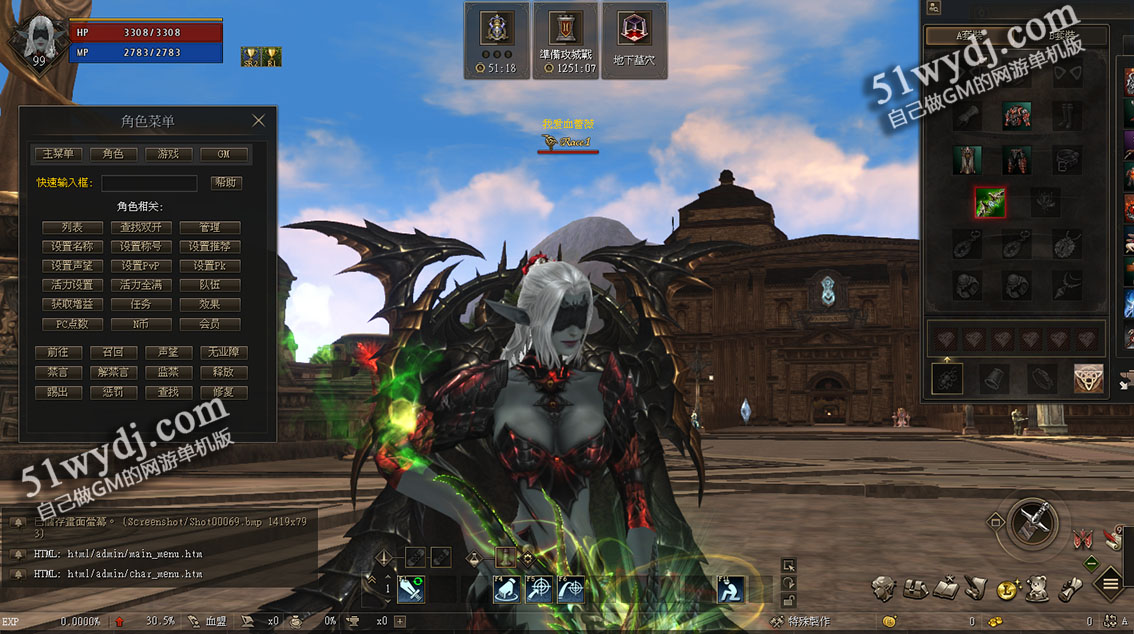
Task: Select the 游戏 tab
Action: pyautogui.click(x=168, y=154)
